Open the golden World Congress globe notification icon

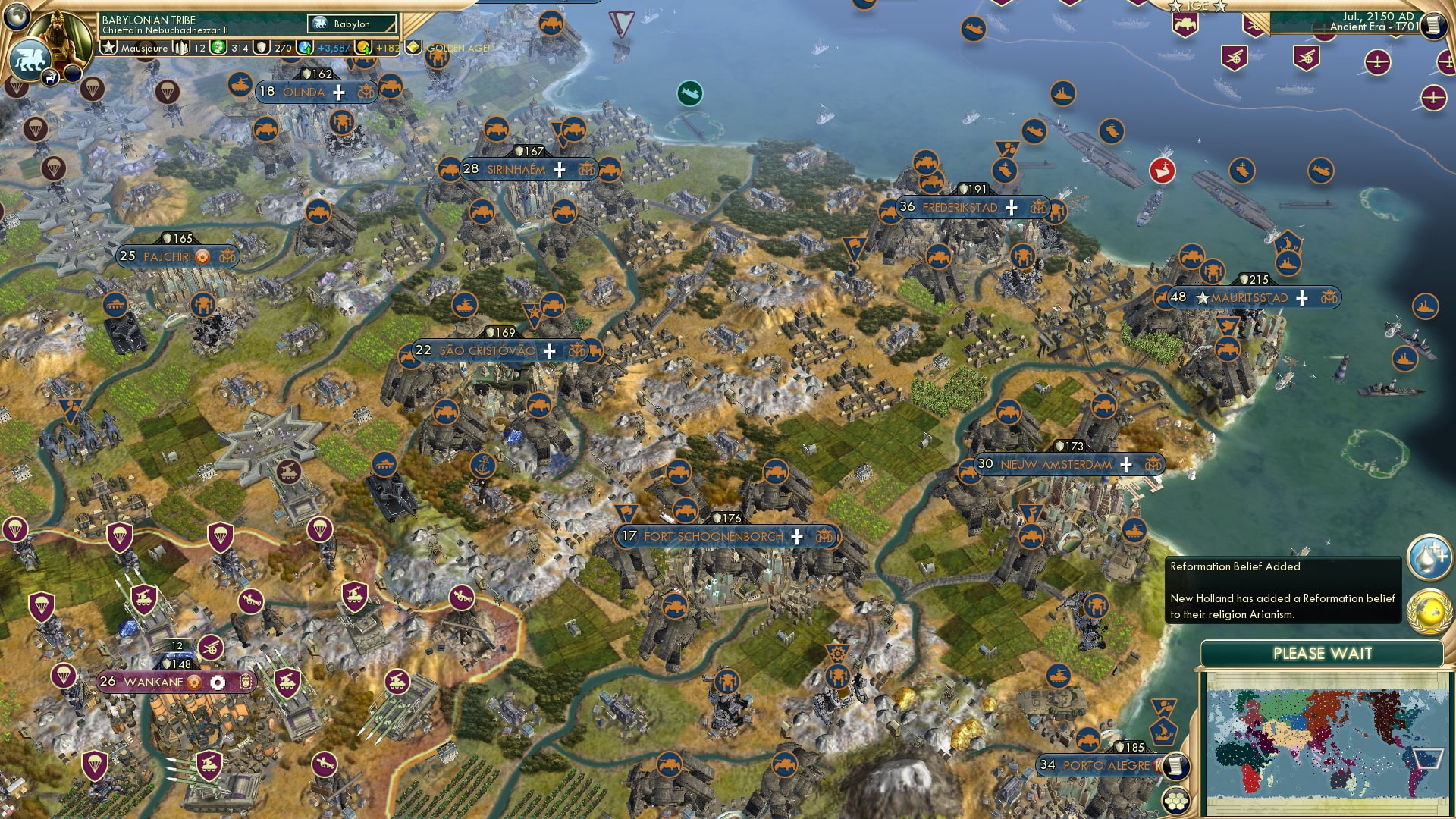point(1430,611)
